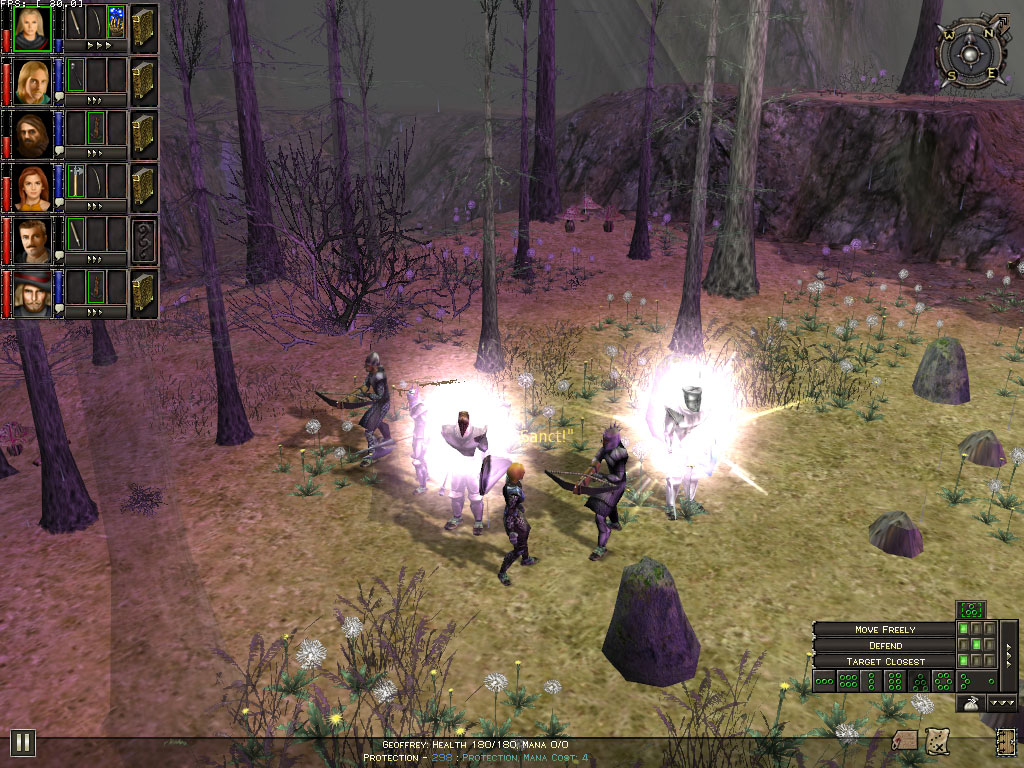Open the treasure map icon
Screen dimensions: 1024x768
click(x=937, y=740)
